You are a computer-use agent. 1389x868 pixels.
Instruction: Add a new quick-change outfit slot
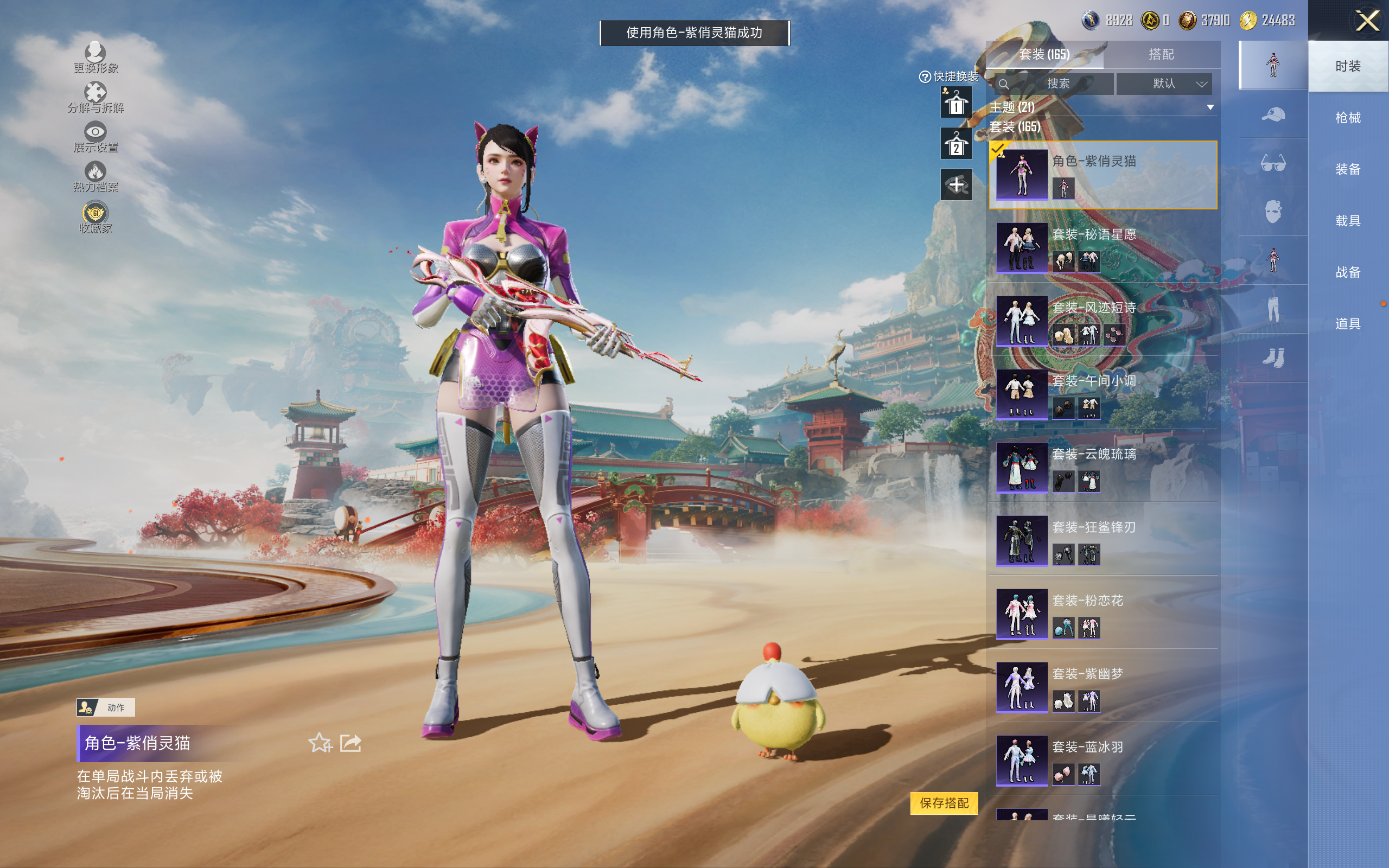(x=955, y=185)
